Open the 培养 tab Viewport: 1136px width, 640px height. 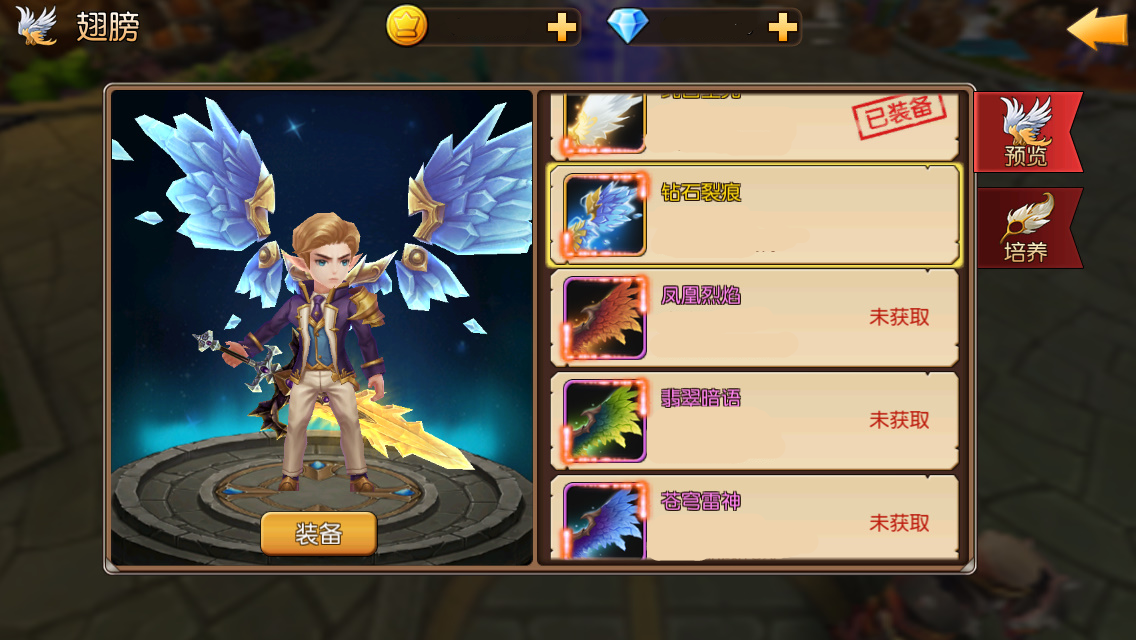point(1026,228)
